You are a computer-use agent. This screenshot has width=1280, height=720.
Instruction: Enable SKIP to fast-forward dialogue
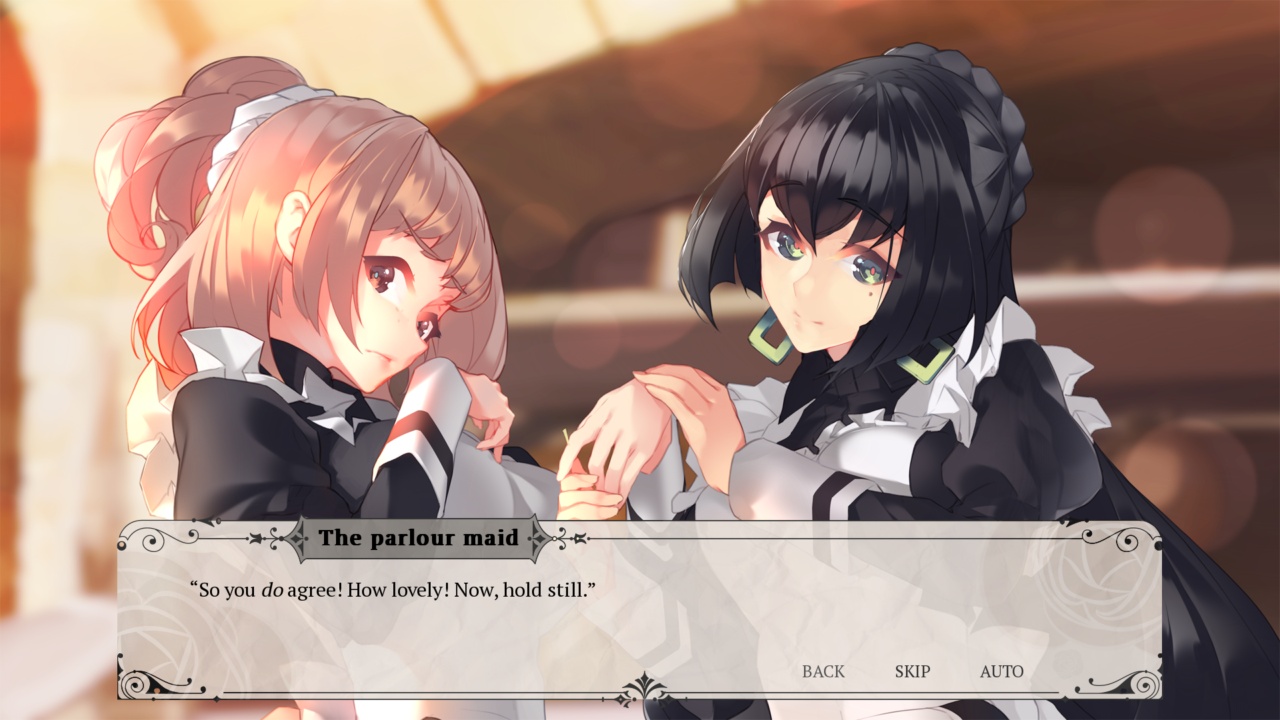pos(912,672)
